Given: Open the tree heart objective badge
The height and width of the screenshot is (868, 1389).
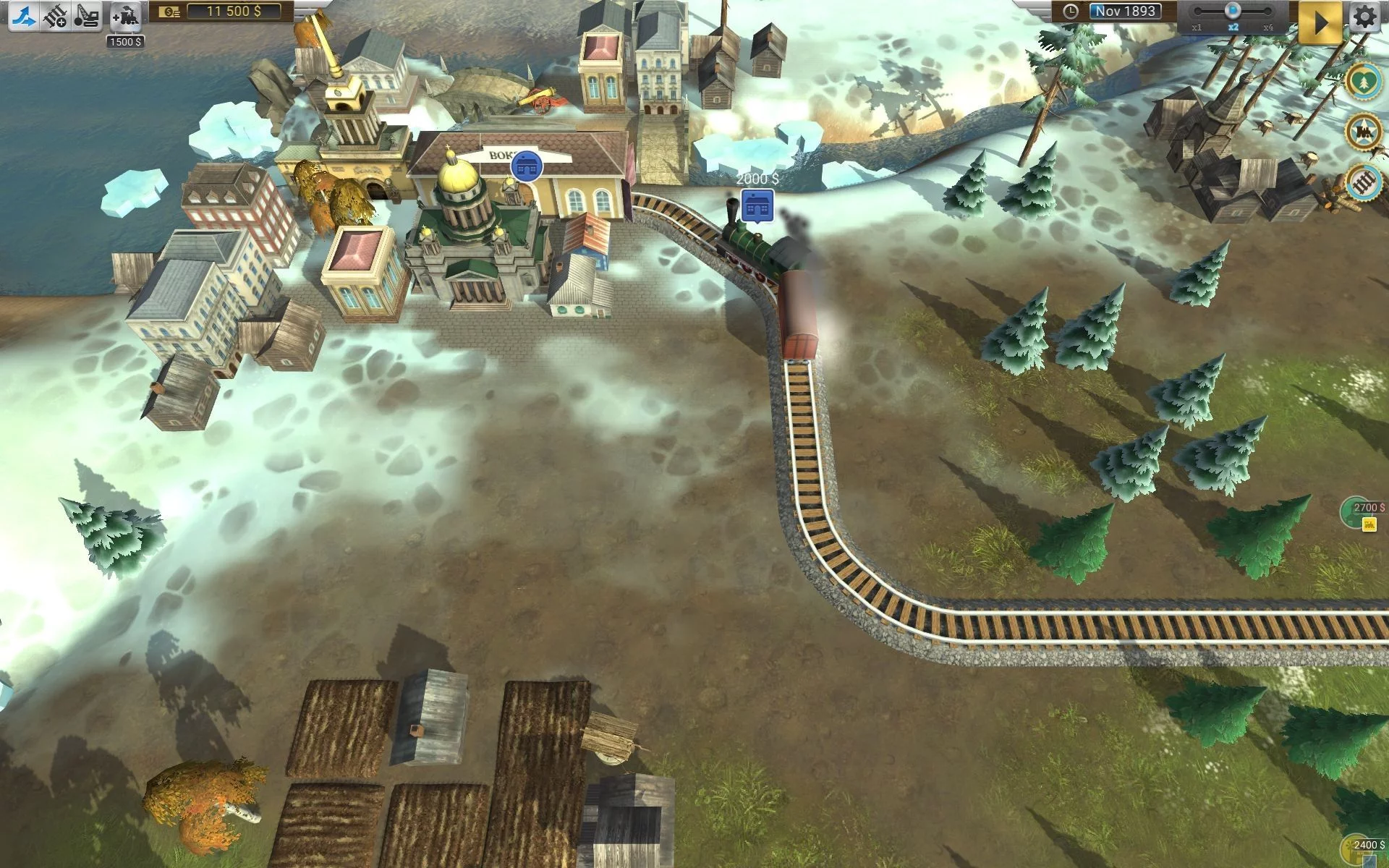Looking at the screenshot, I should click(1364, 82).
